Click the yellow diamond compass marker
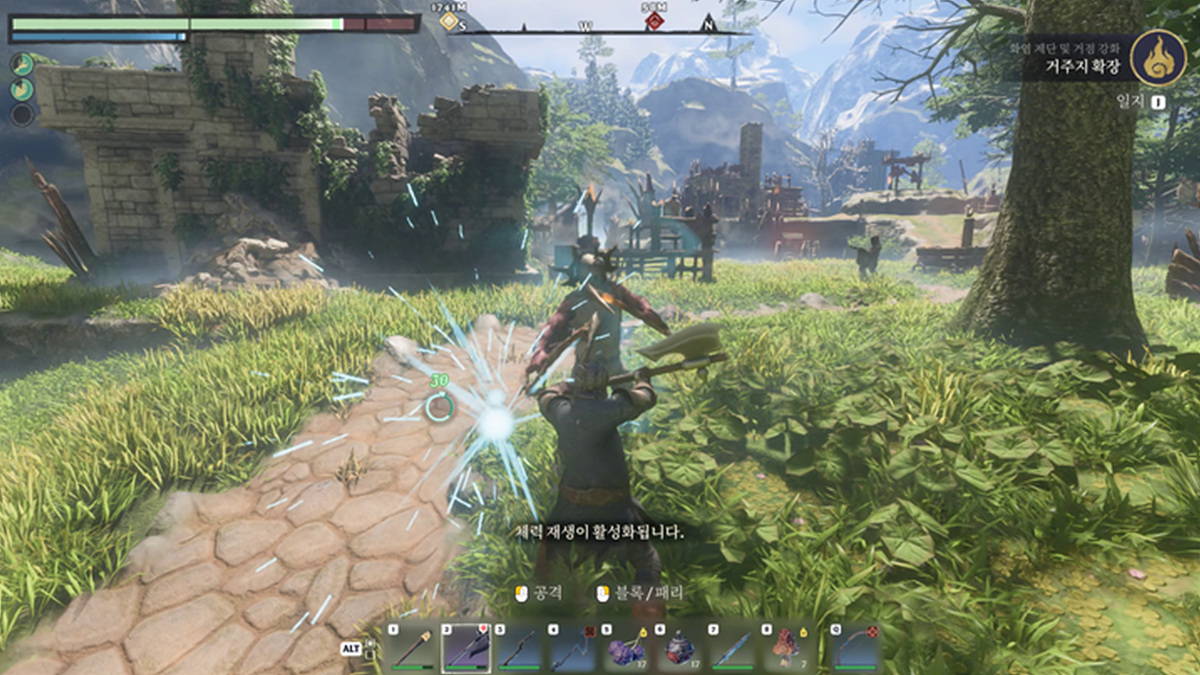 pos(450,21)
